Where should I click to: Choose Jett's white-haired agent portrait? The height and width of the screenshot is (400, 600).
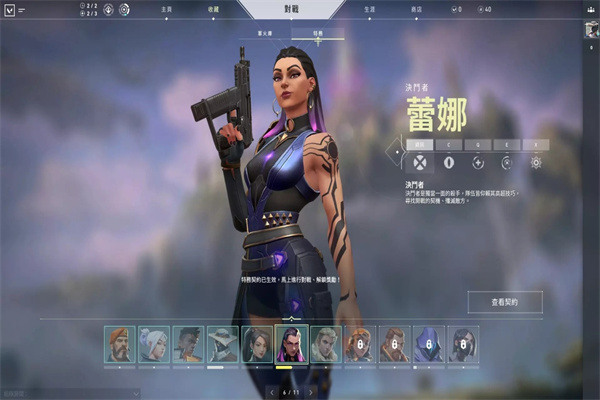tap(153, 343)
